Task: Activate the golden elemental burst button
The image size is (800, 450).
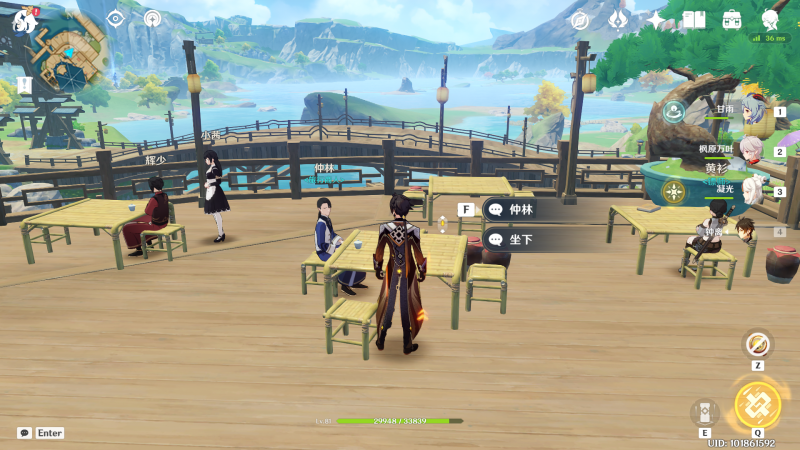Action: click(x=757, y=405)
